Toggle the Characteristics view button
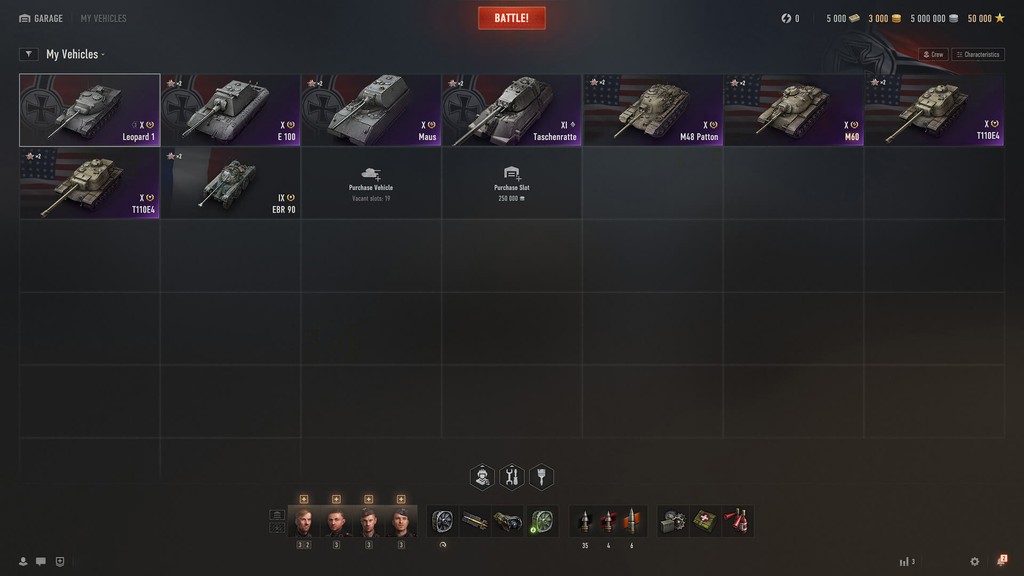The image size is (1024, 576). [x=977, y=54]
